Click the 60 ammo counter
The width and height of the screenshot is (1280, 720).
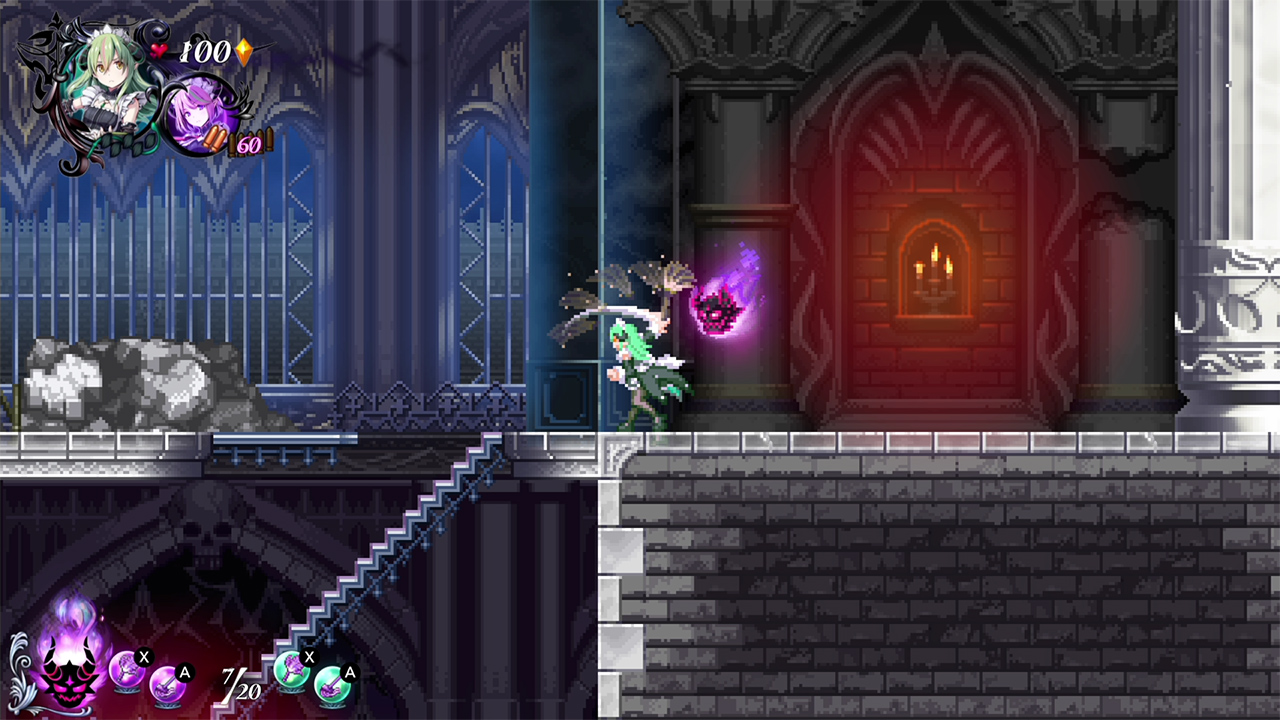click(x=248, y=145)
